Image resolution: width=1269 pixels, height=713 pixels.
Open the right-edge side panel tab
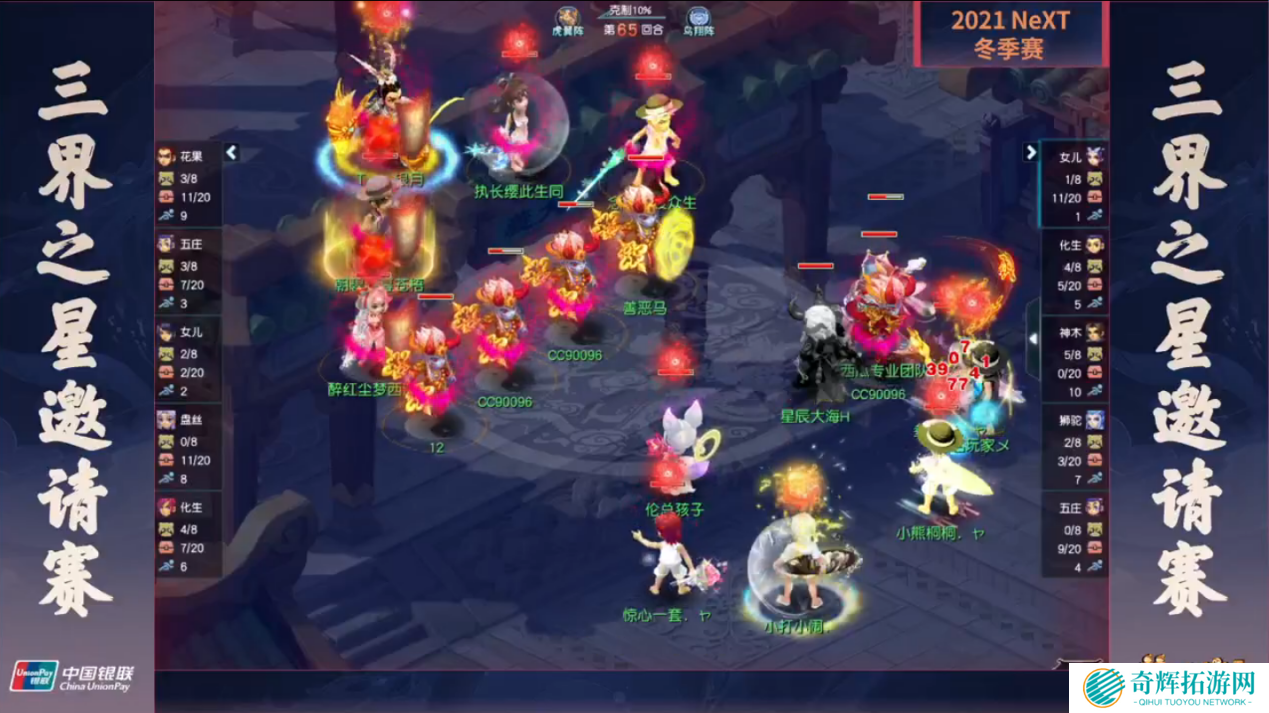1033,339
